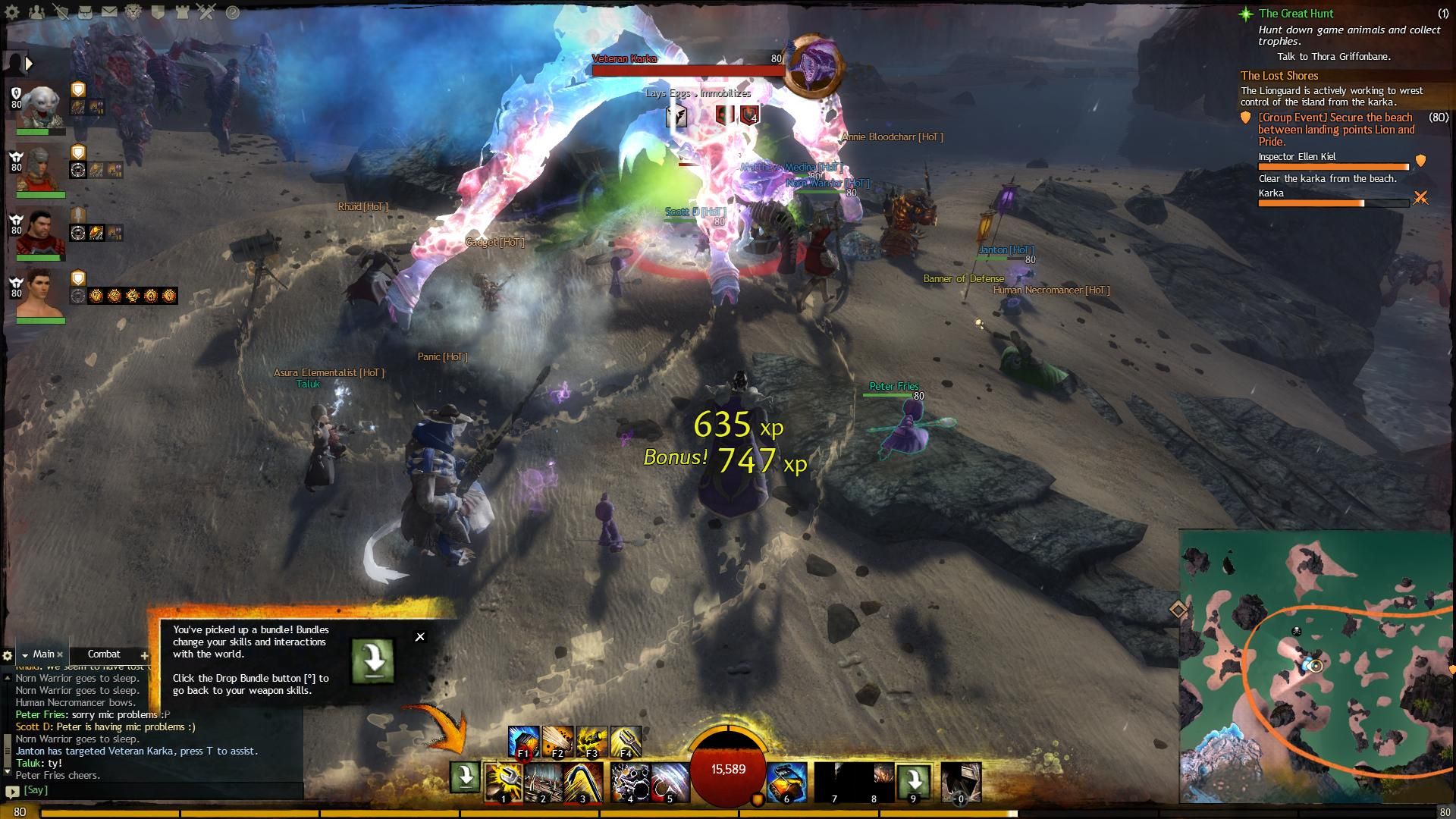Open chat options gear icon

(x=8, y=655)
